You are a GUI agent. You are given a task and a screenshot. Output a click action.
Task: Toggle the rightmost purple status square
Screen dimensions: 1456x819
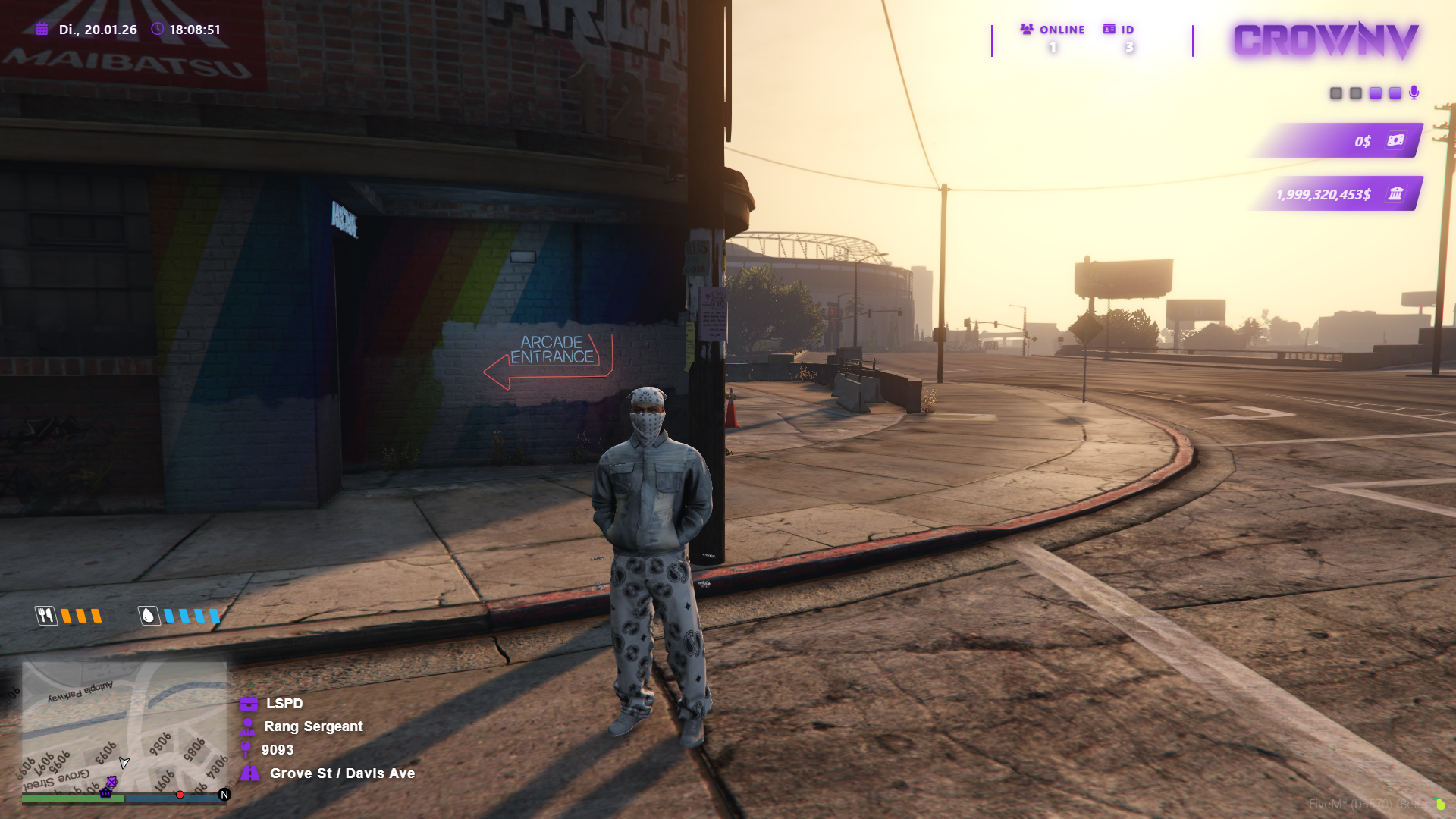(x=1395, y=93)
